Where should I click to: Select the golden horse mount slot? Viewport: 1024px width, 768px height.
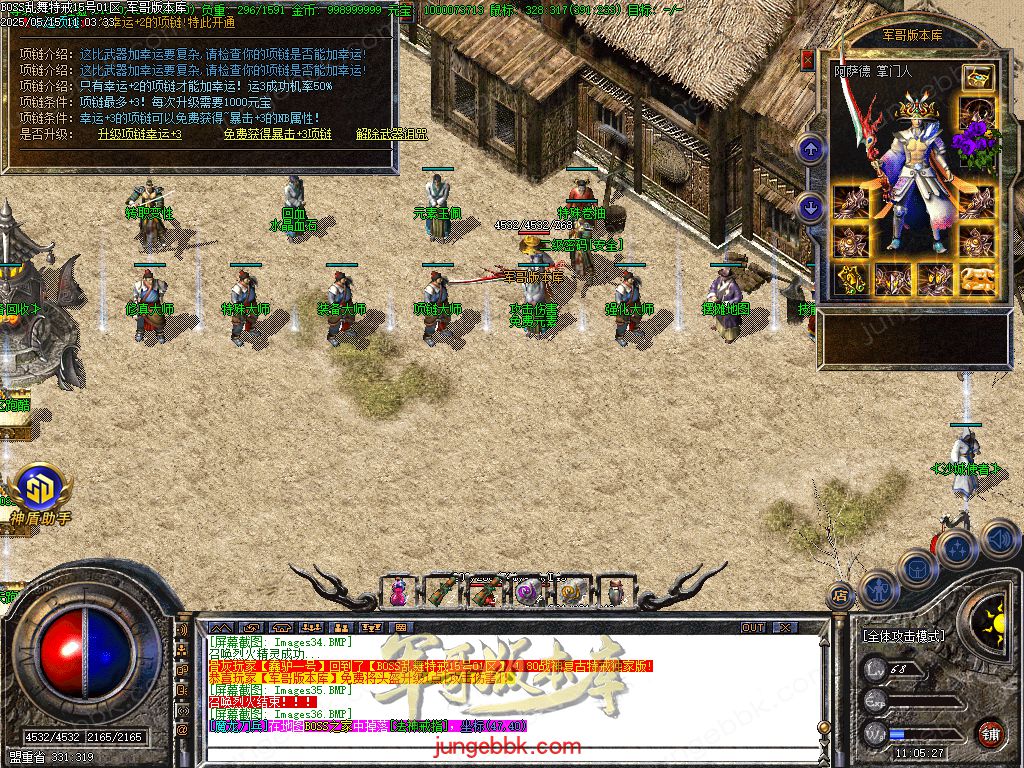[977, 280]
